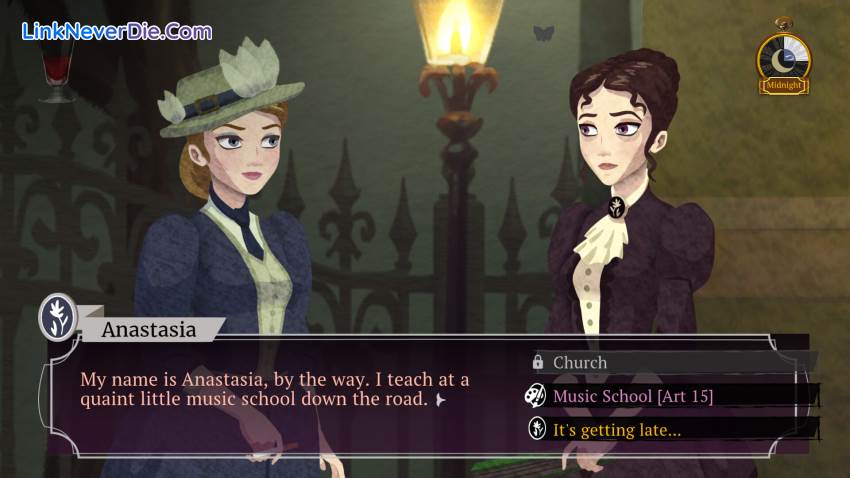Click the Midnight clock icon
The width and height of the screenshot is (850, 478).
click(783, 60)
